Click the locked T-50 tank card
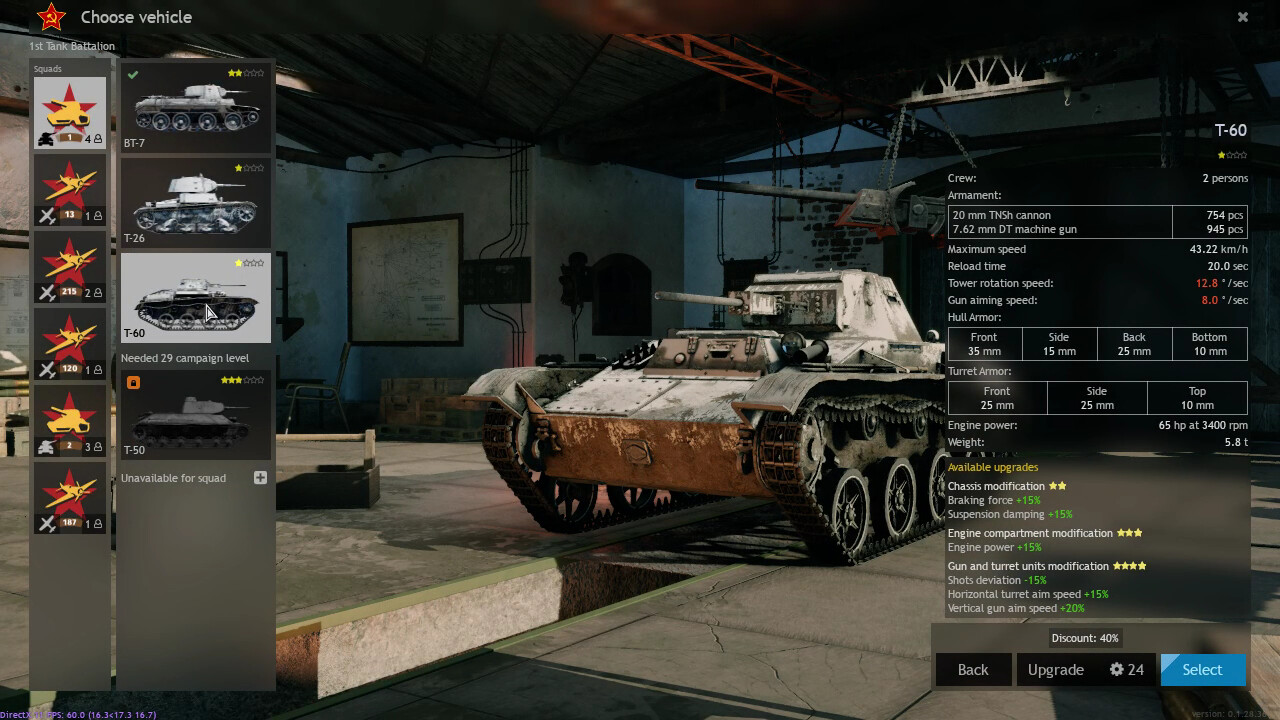Screen dimensions: 1280x720 [x=195, y=415]
